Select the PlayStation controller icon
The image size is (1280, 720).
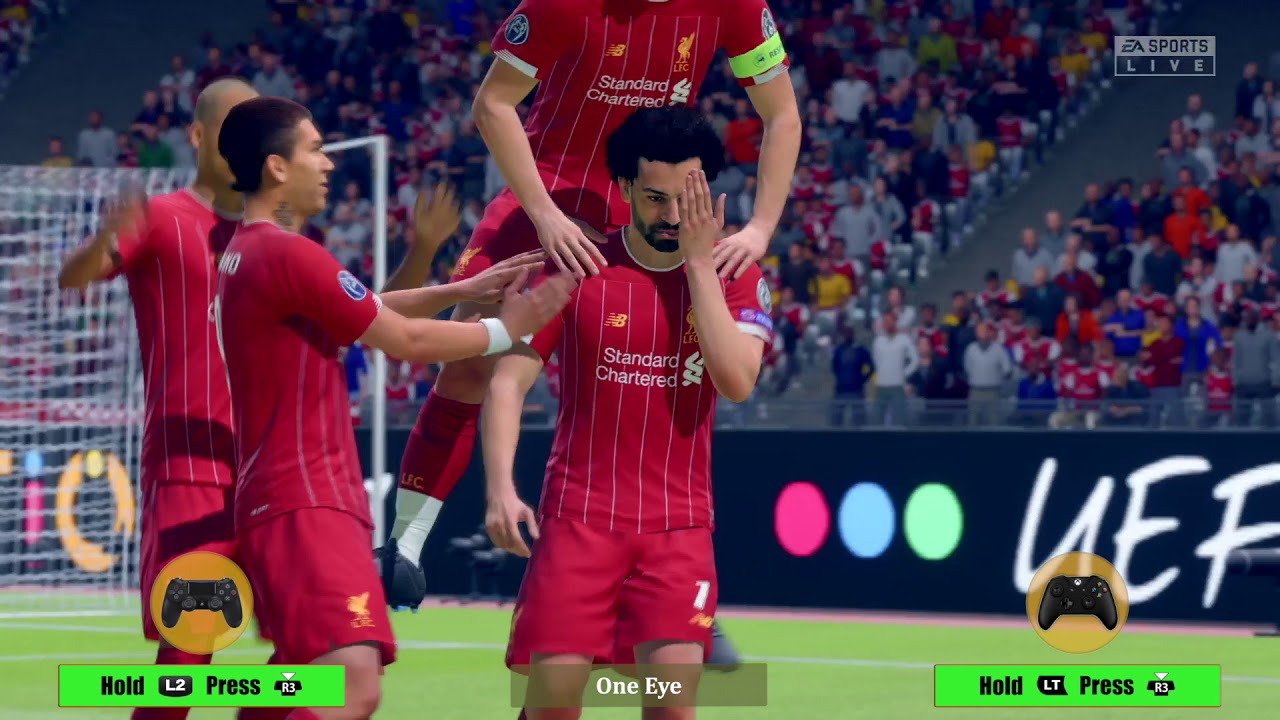click(205, 601)
